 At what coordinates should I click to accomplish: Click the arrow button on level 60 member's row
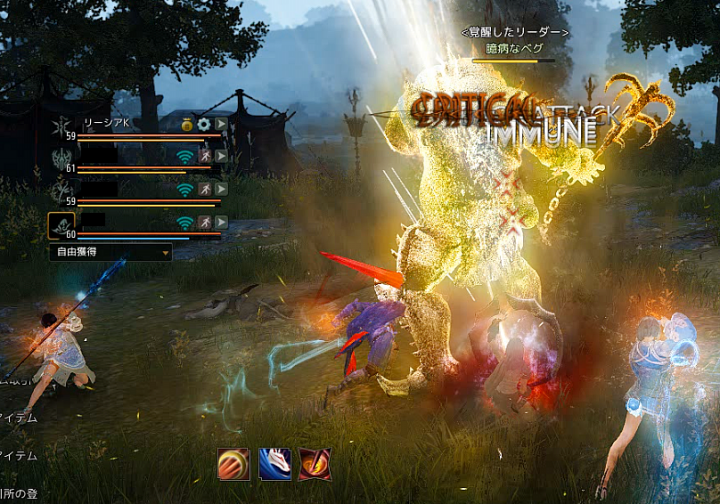pyautogui.click(x=221, y=222)
